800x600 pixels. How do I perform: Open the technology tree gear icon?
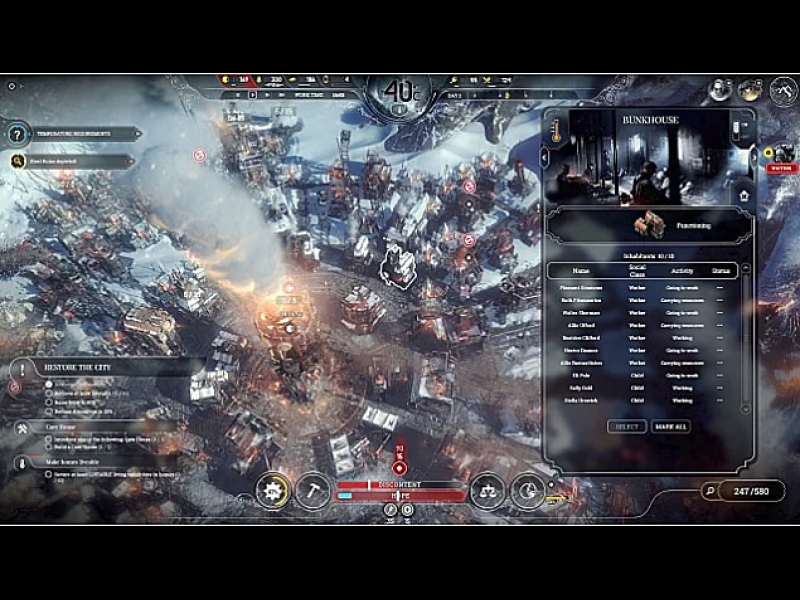pyautogui.click(x=272, y=490)
